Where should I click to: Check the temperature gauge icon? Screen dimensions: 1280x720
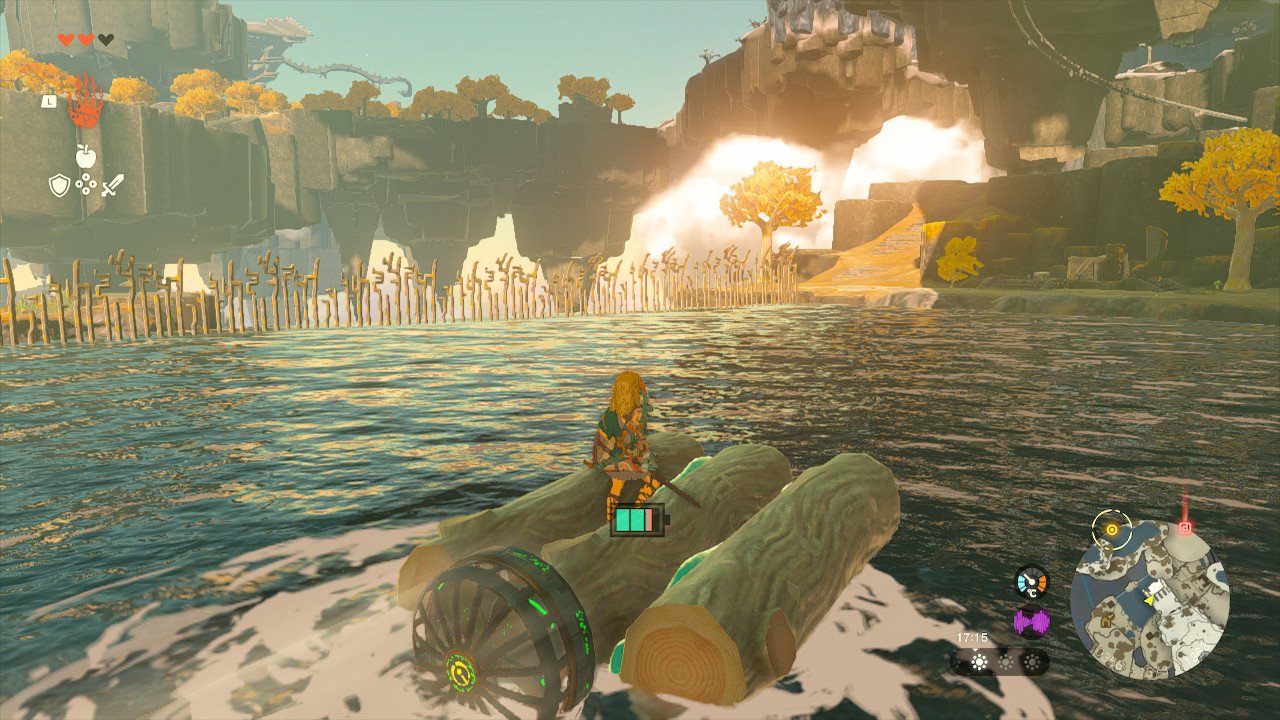[1031, 582]
